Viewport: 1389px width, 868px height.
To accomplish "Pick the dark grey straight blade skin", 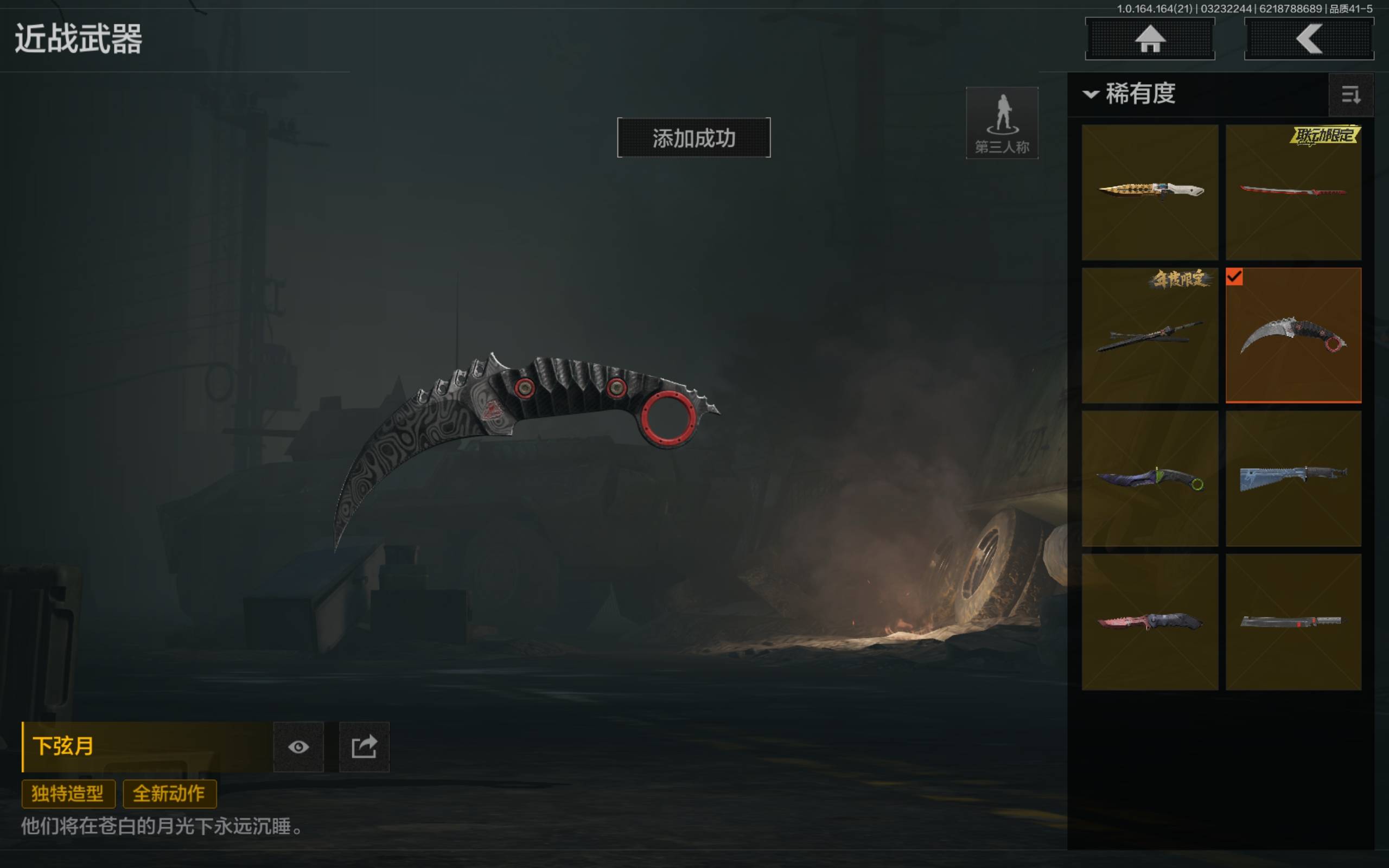I will tap(1293, 622).
